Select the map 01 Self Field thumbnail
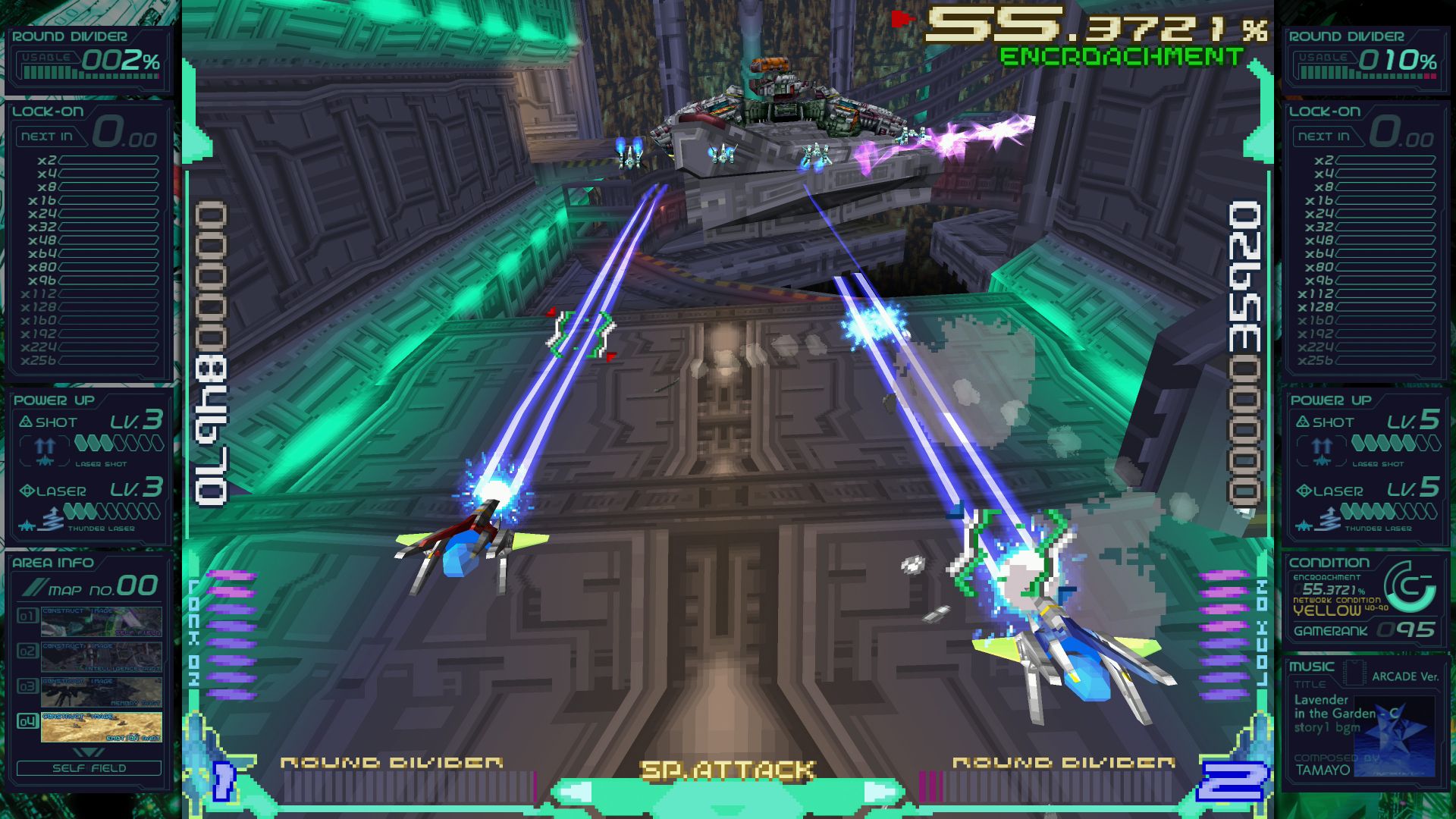Image resolution: width=1456 pixels, height=819 pixels. point(101,621)
